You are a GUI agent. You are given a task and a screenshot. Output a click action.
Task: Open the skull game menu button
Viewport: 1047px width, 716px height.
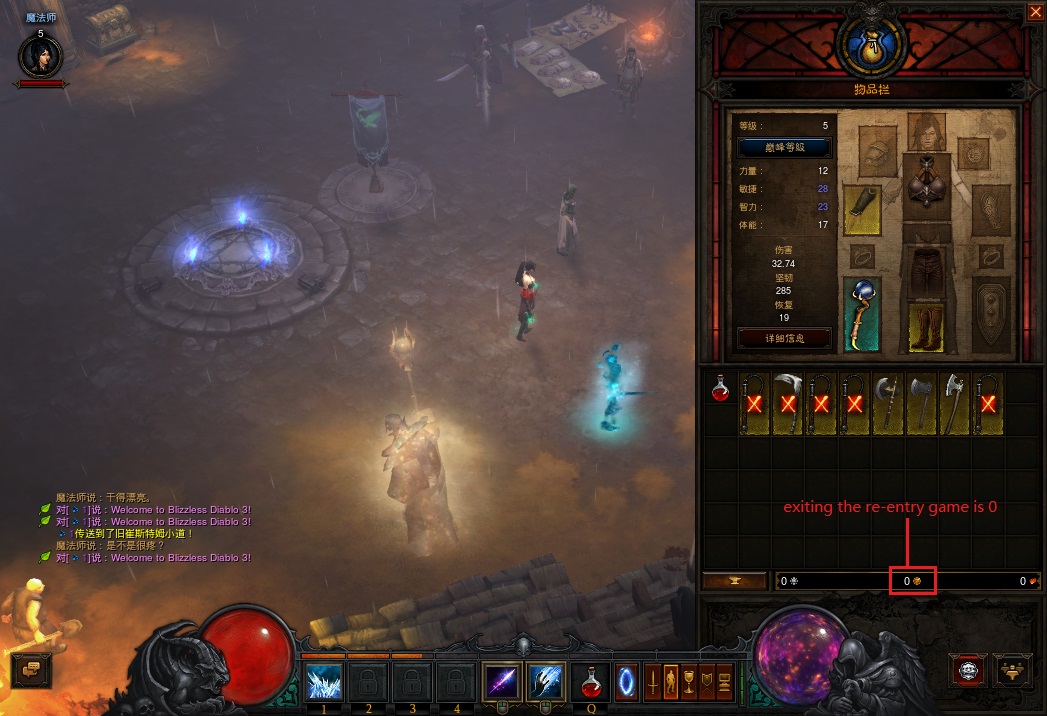click(968, 670)
